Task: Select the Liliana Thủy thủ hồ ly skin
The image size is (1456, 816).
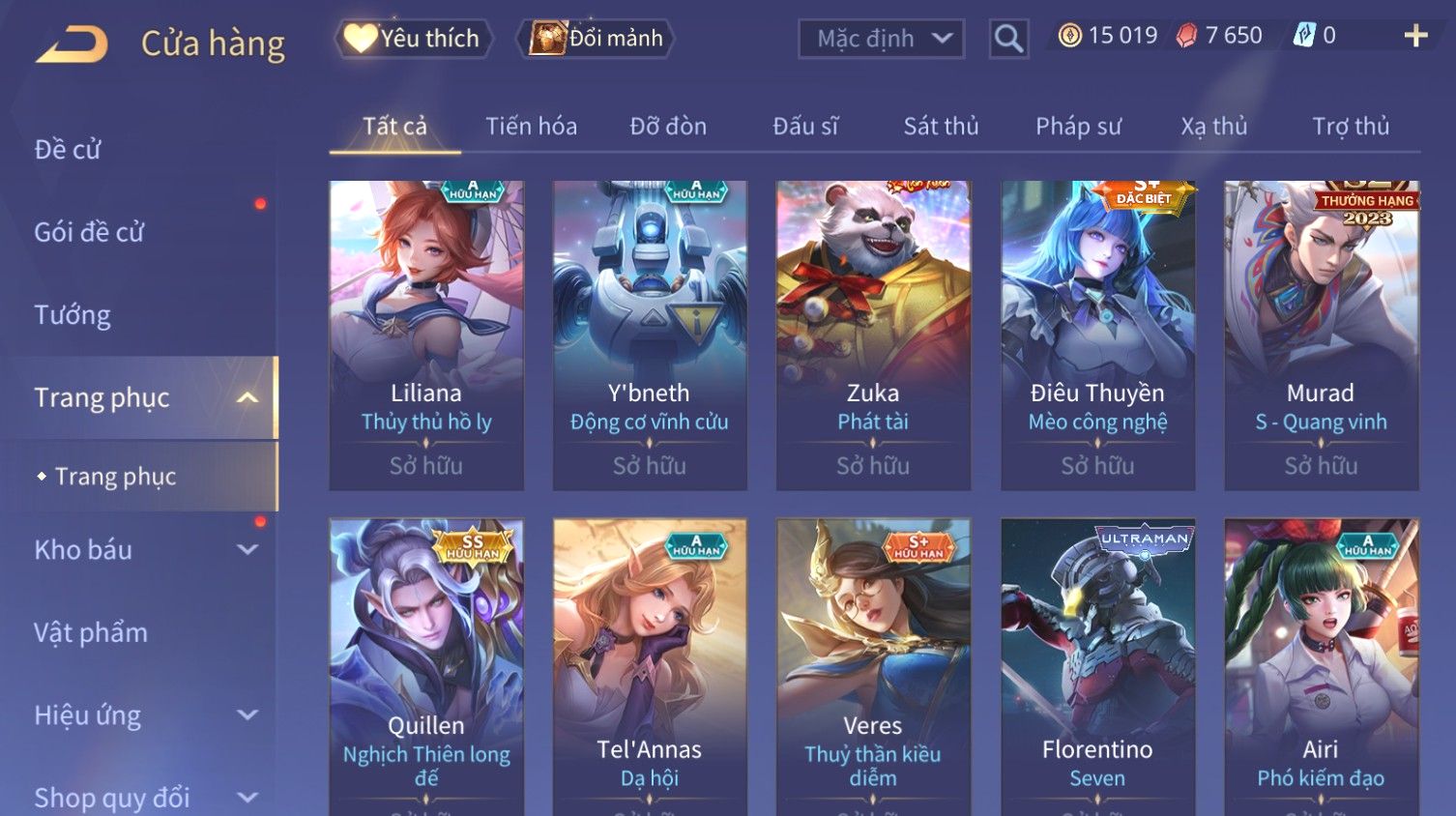Action: [426, 335]
